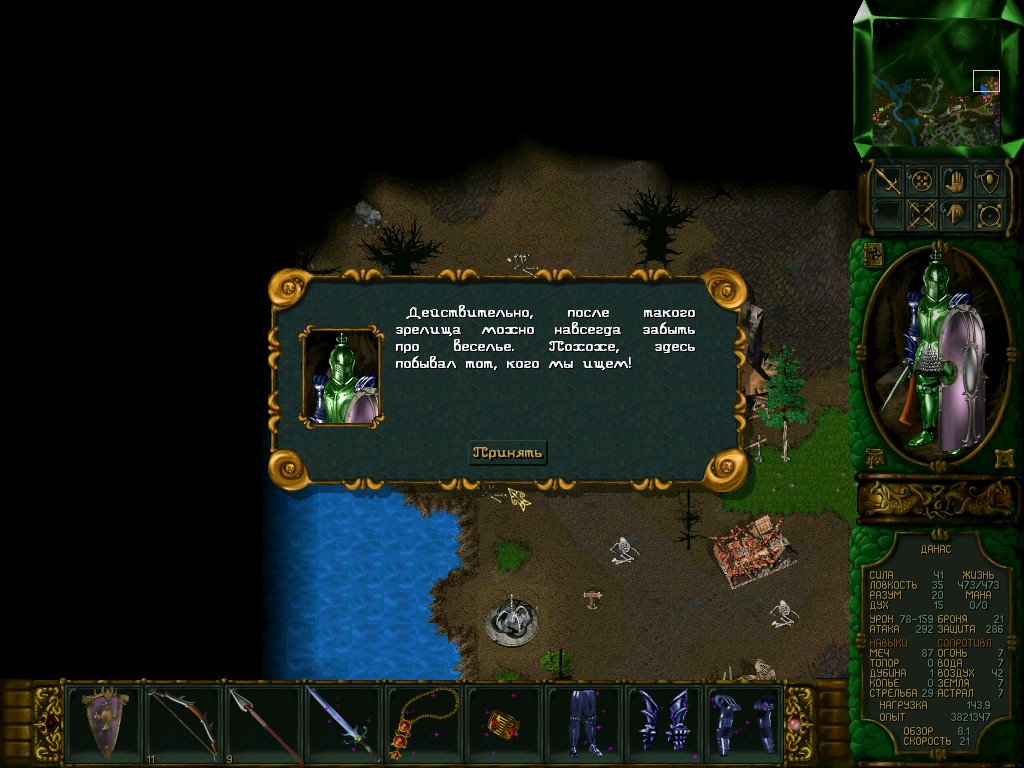Select the converging arrows command icon
This screenshot has width=1024, height=768.
(921, 181)
